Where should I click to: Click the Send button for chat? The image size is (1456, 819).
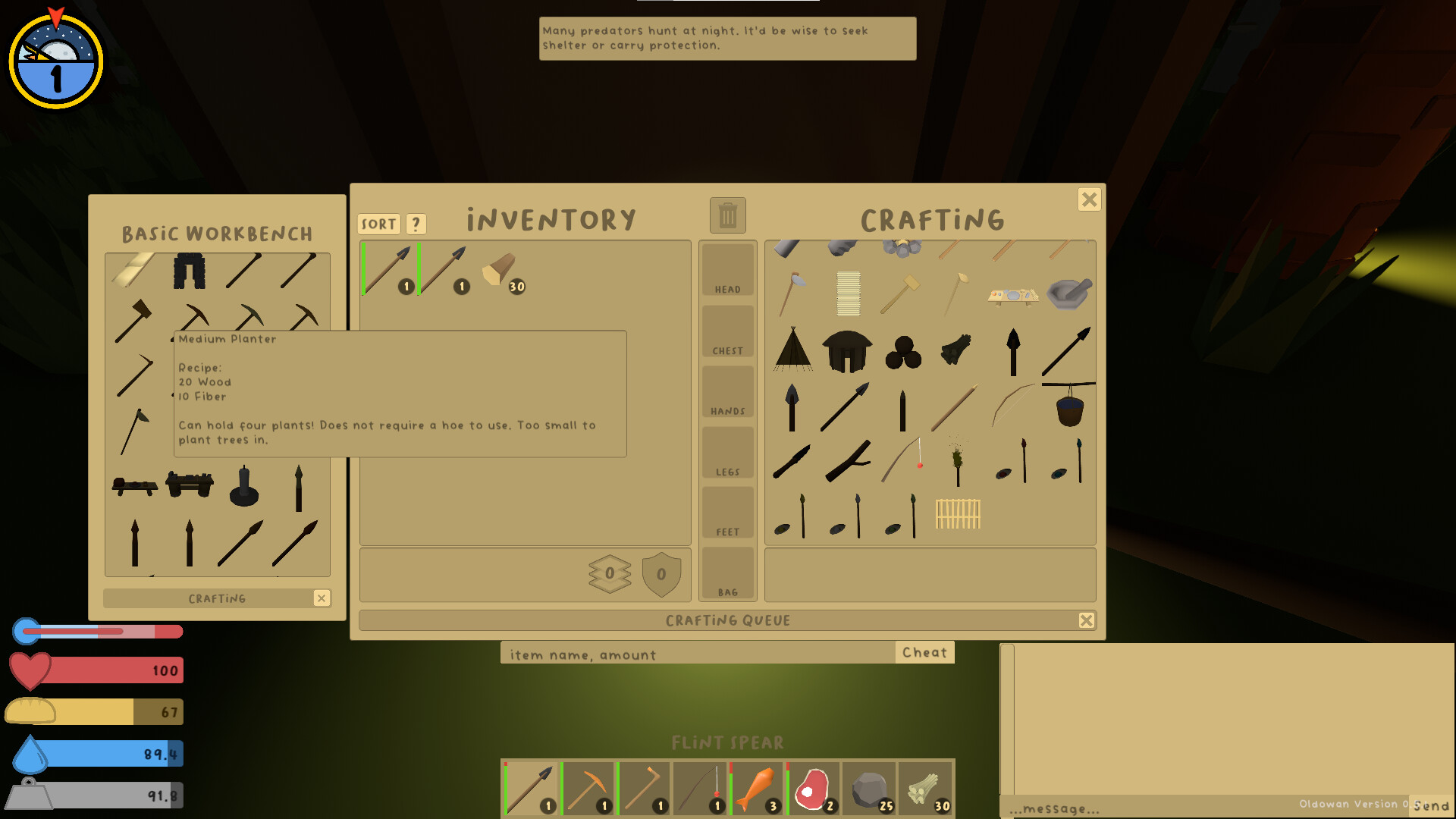[x=1431, y=804]
